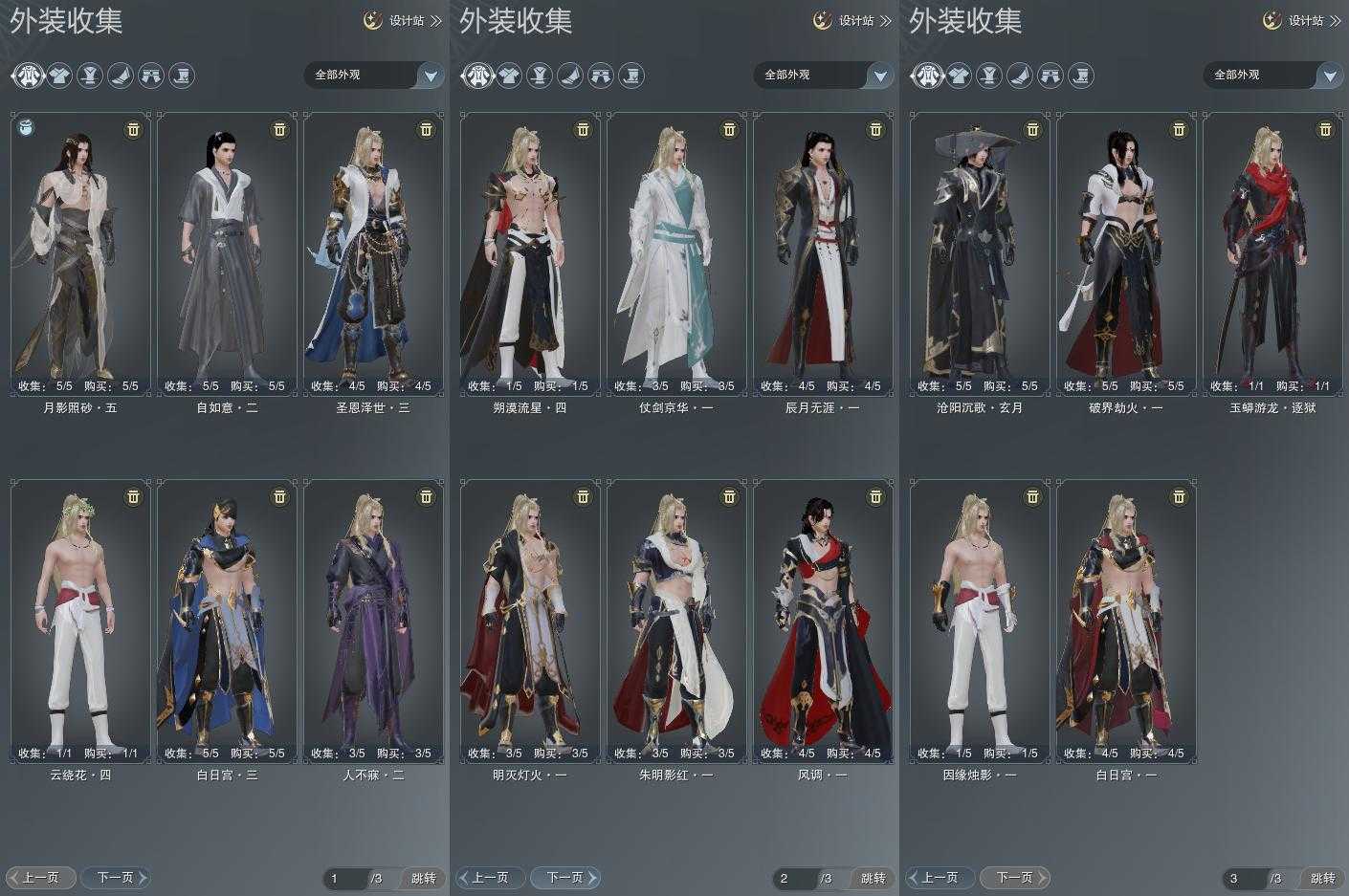
Task: Select the 风调·一 outfit card
Action: point(823,622)
